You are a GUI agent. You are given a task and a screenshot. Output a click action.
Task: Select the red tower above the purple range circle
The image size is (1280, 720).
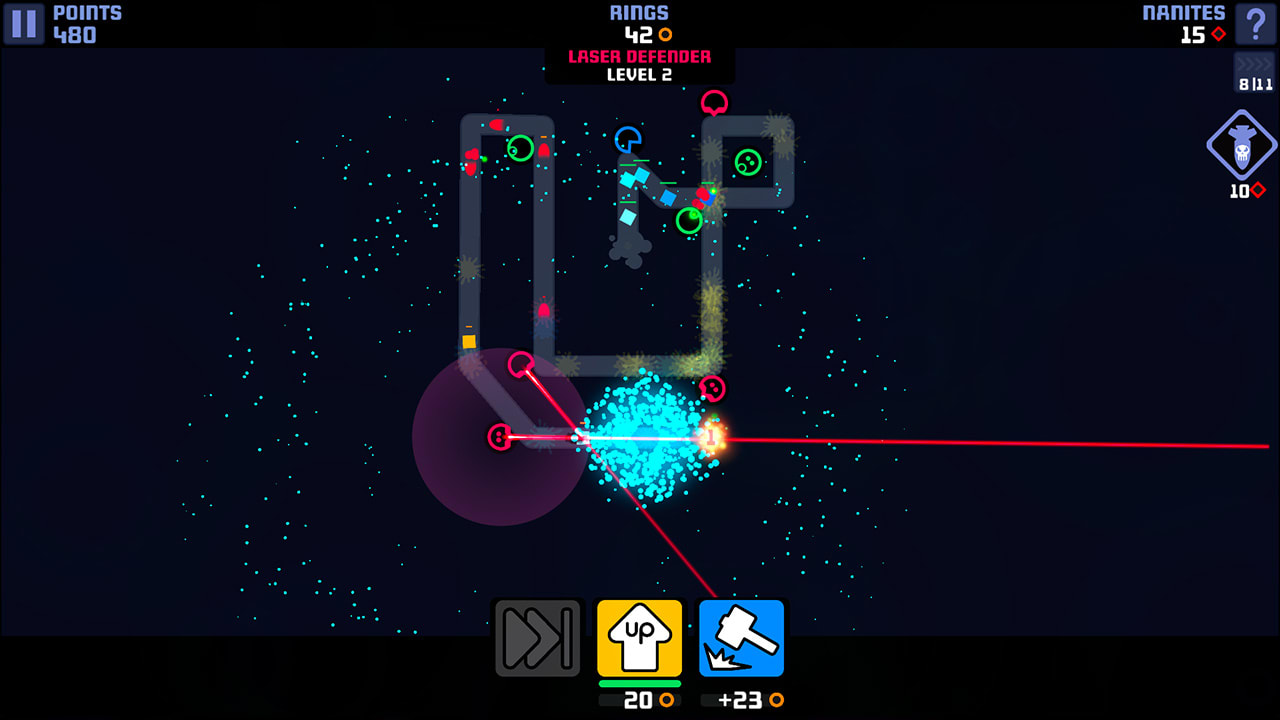coord(522,366)
